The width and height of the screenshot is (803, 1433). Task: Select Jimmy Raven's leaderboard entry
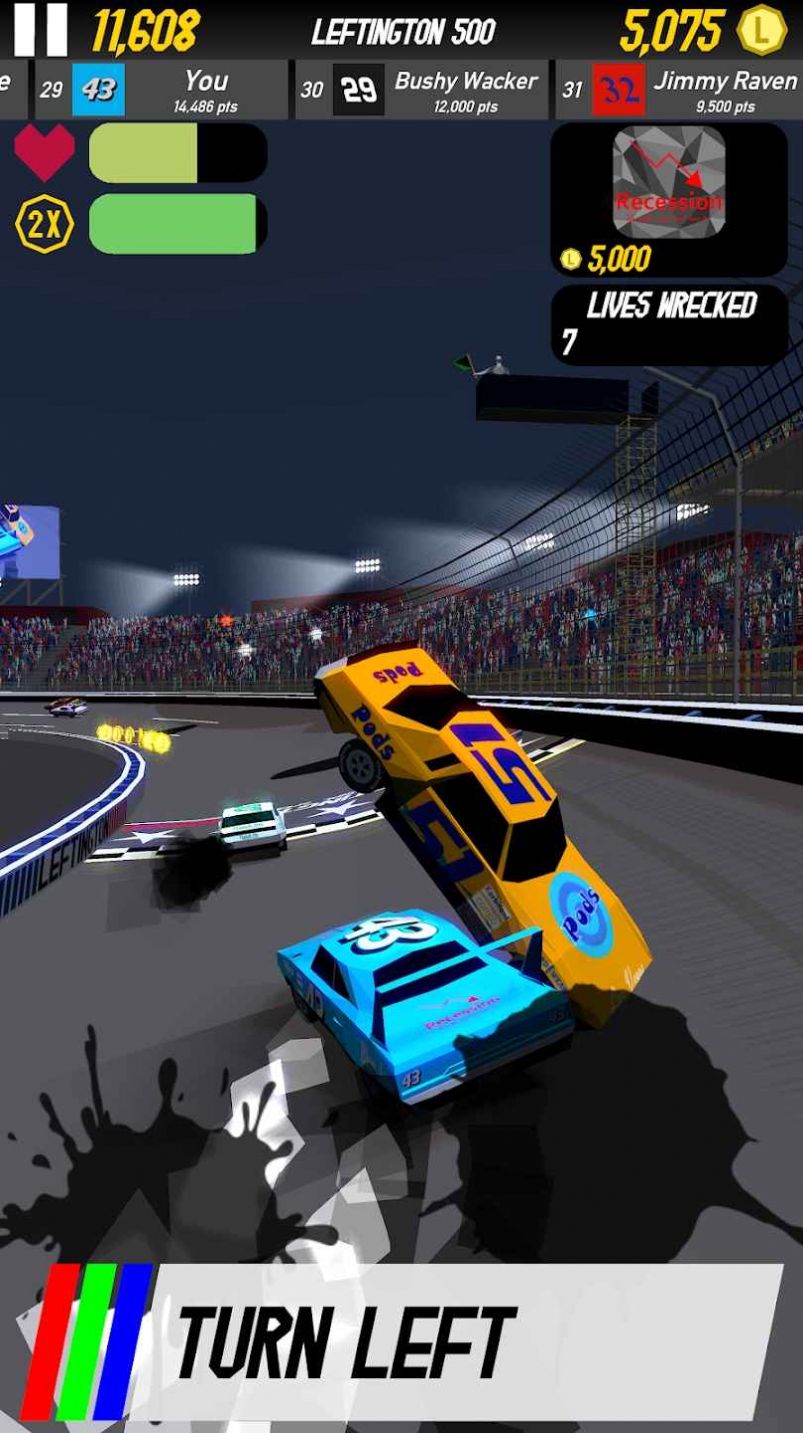679,91
